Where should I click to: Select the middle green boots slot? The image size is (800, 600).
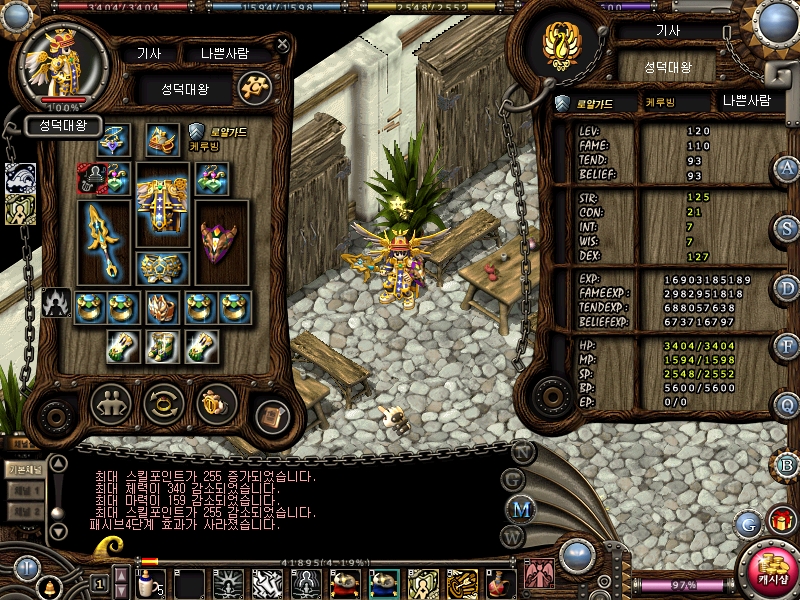[x=163, y=346]
